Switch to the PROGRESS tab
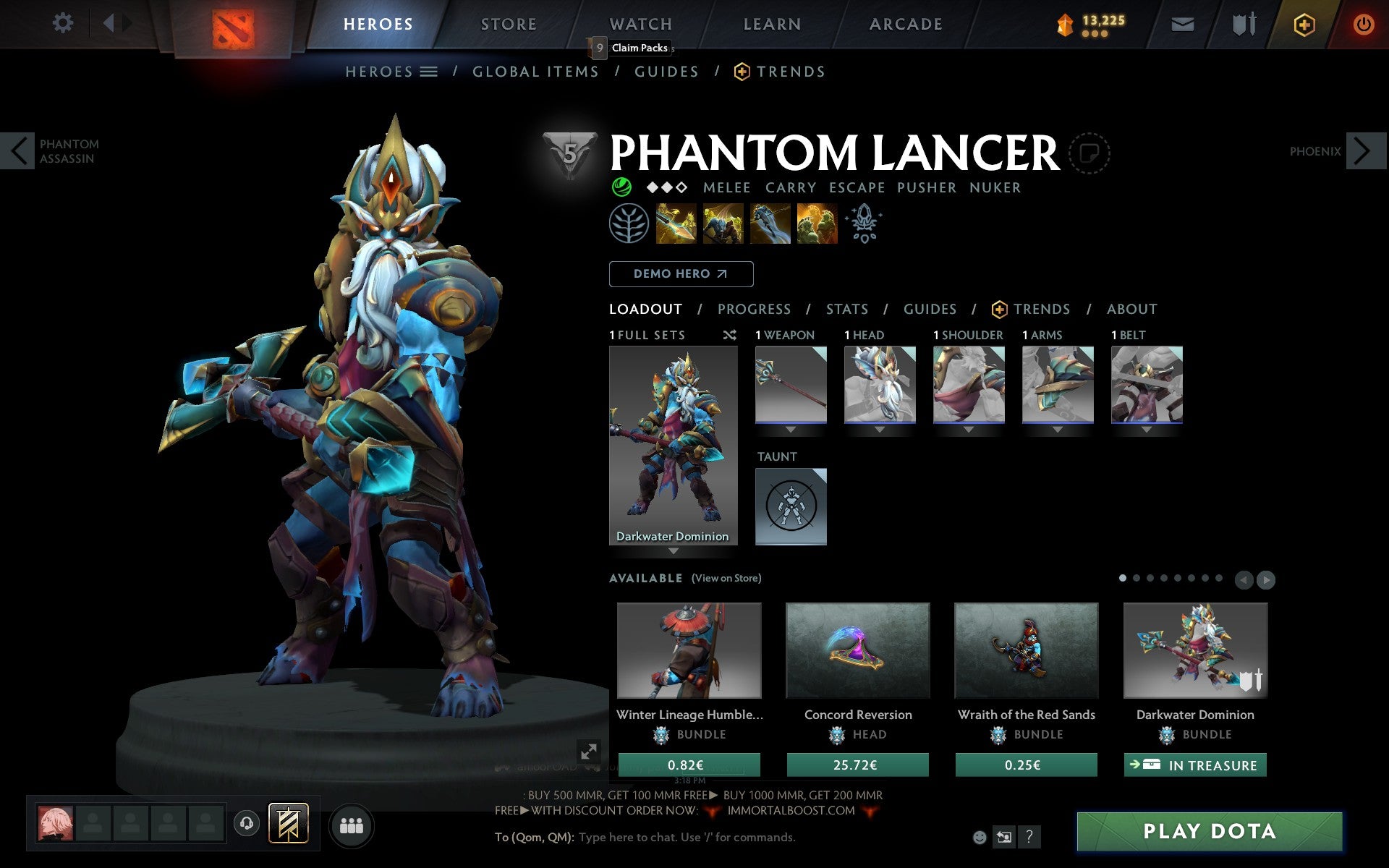Image resolution: width=1389 pixels, height=868 pixels. (754, 309)
